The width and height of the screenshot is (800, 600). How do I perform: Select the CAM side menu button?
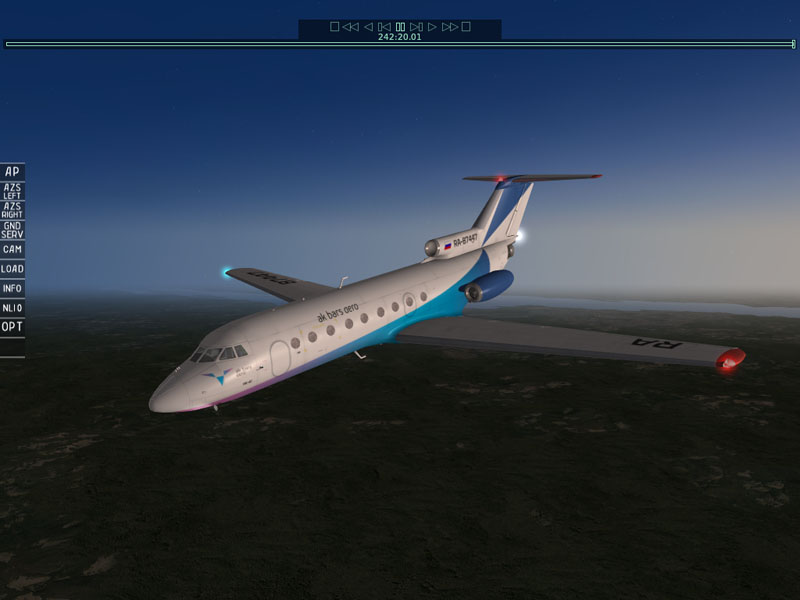pyautogui.click(x=12, y=249)
